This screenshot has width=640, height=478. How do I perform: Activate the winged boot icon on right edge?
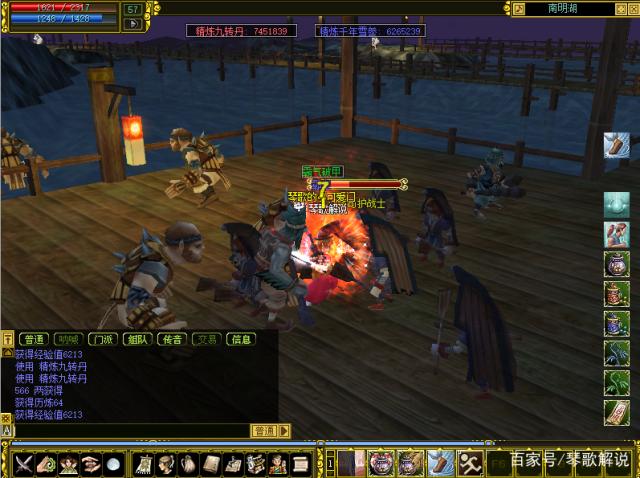tap(617, 145)
